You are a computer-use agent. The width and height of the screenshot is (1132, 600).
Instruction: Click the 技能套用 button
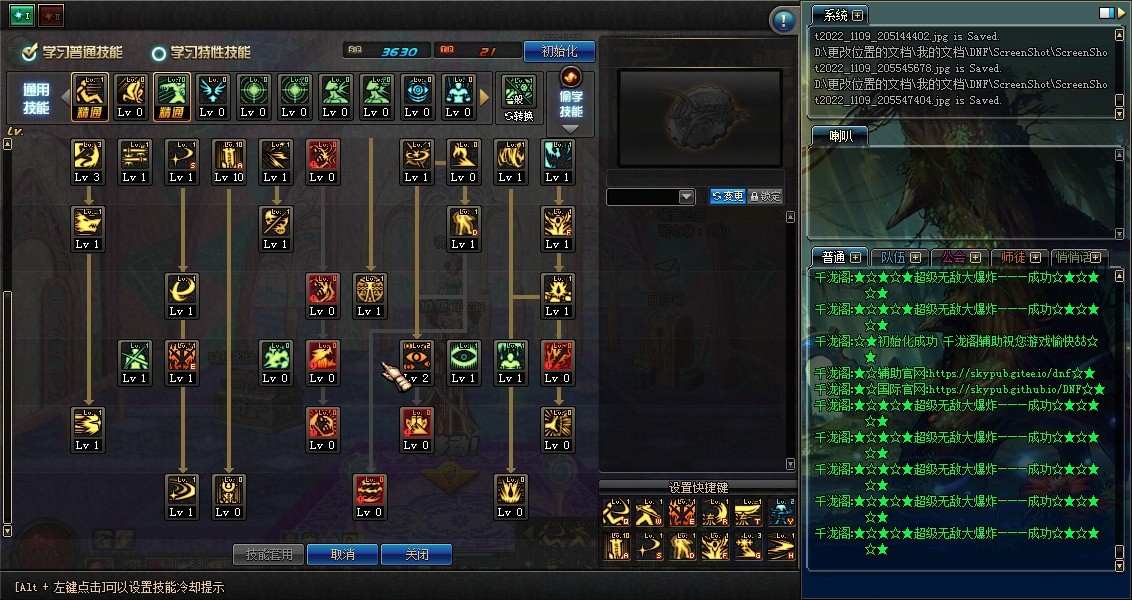pos(269,554)
